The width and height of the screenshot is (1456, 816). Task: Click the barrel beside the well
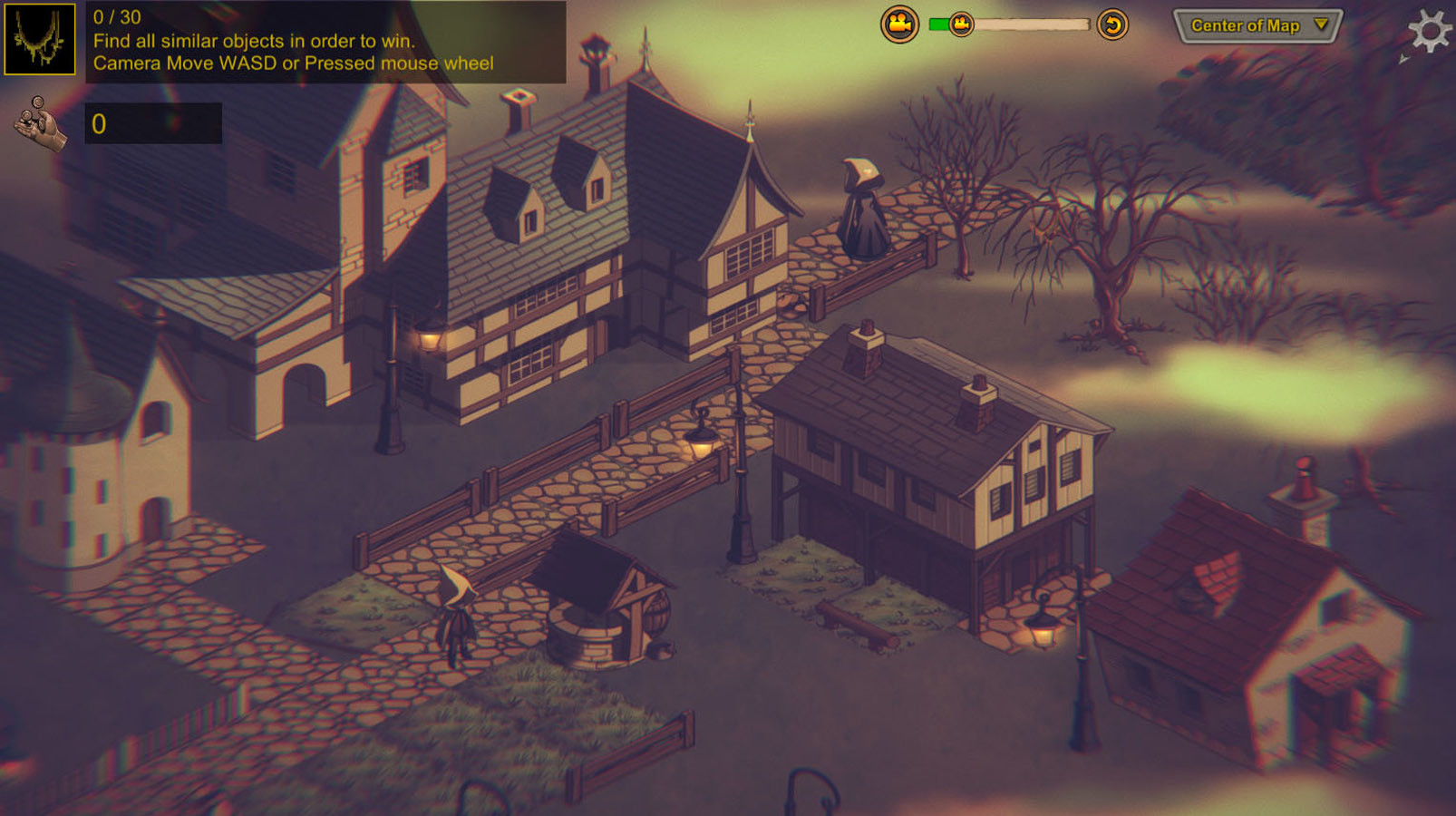656,613
